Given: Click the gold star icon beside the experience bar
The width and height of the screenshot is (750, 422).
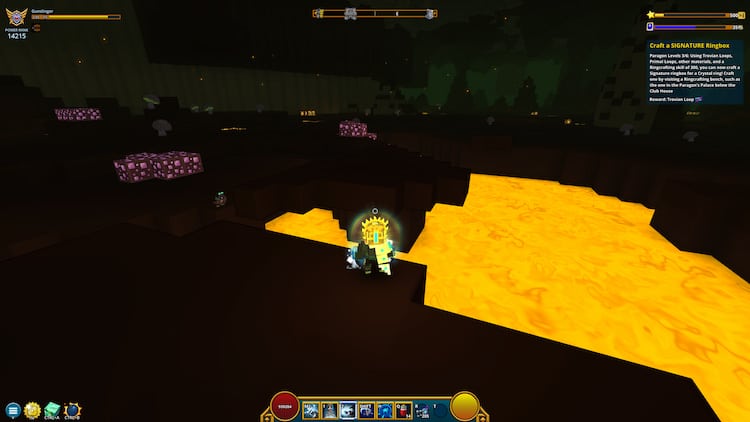Looking at the screenshot, I should pyautogui.click(x=650, y=15).
